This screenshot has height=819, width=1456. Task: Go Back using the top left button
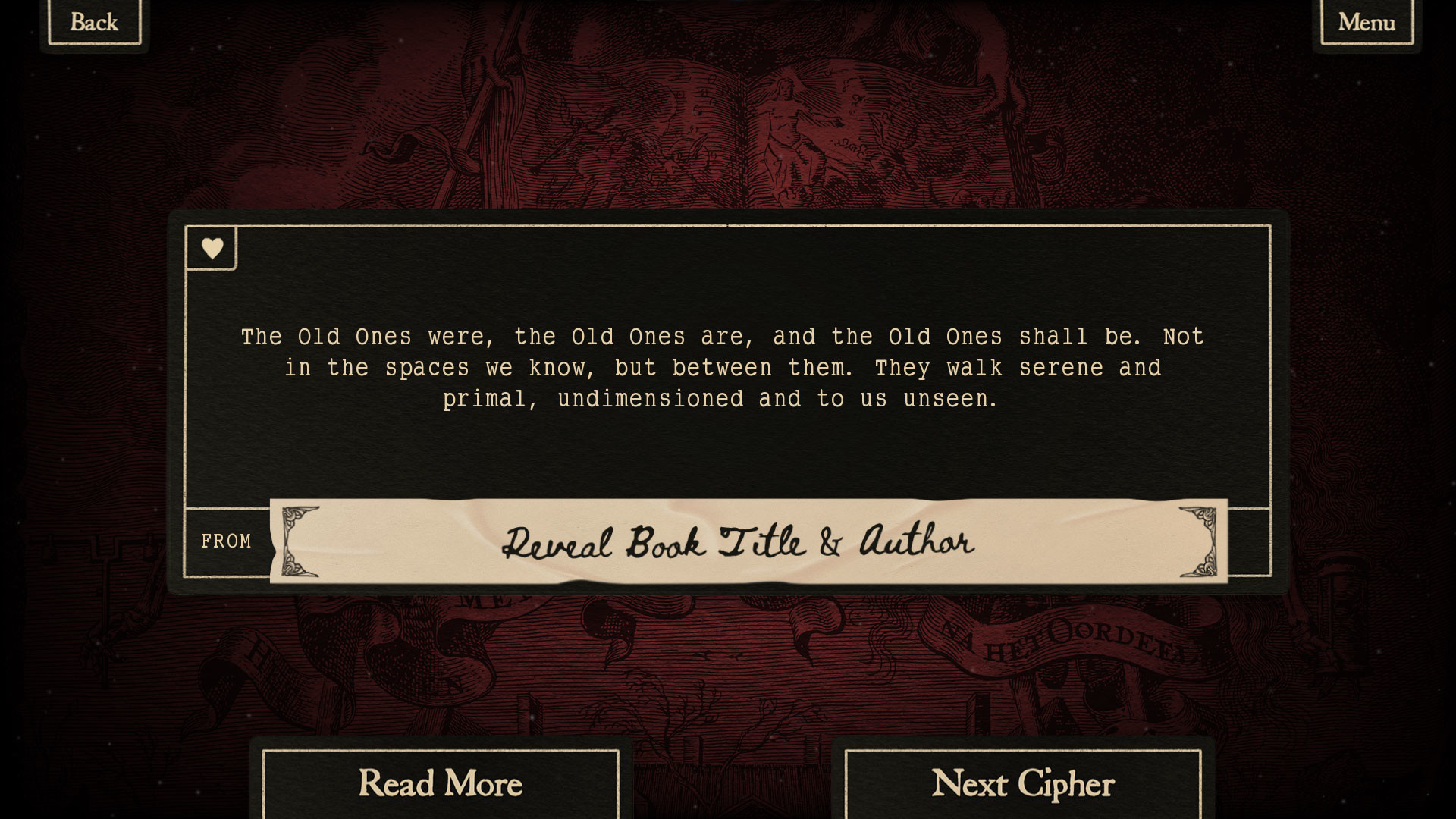click(x=93, y=22)
